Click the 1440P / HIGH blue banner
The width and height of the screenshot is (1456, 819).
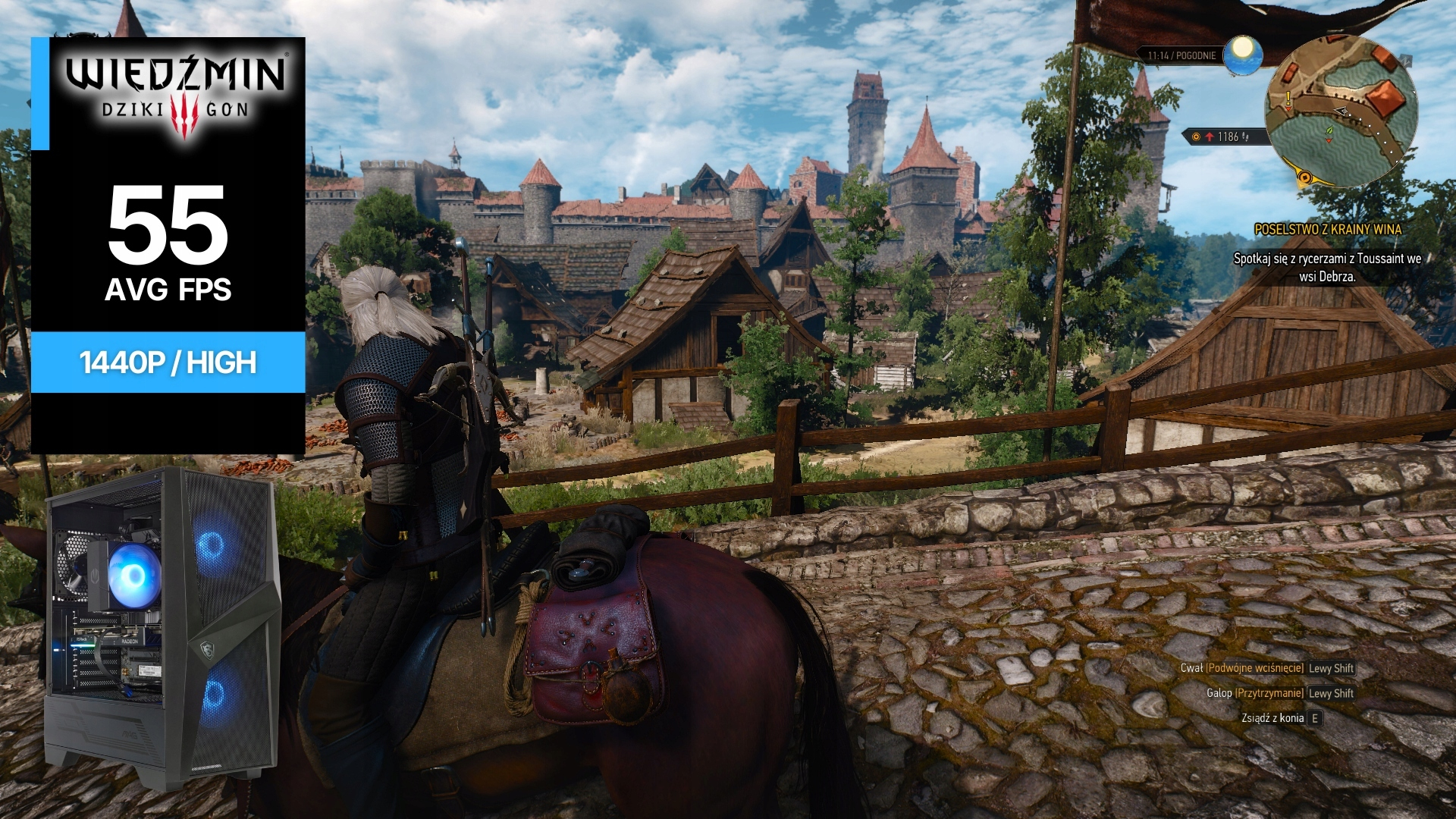[168, 362]
